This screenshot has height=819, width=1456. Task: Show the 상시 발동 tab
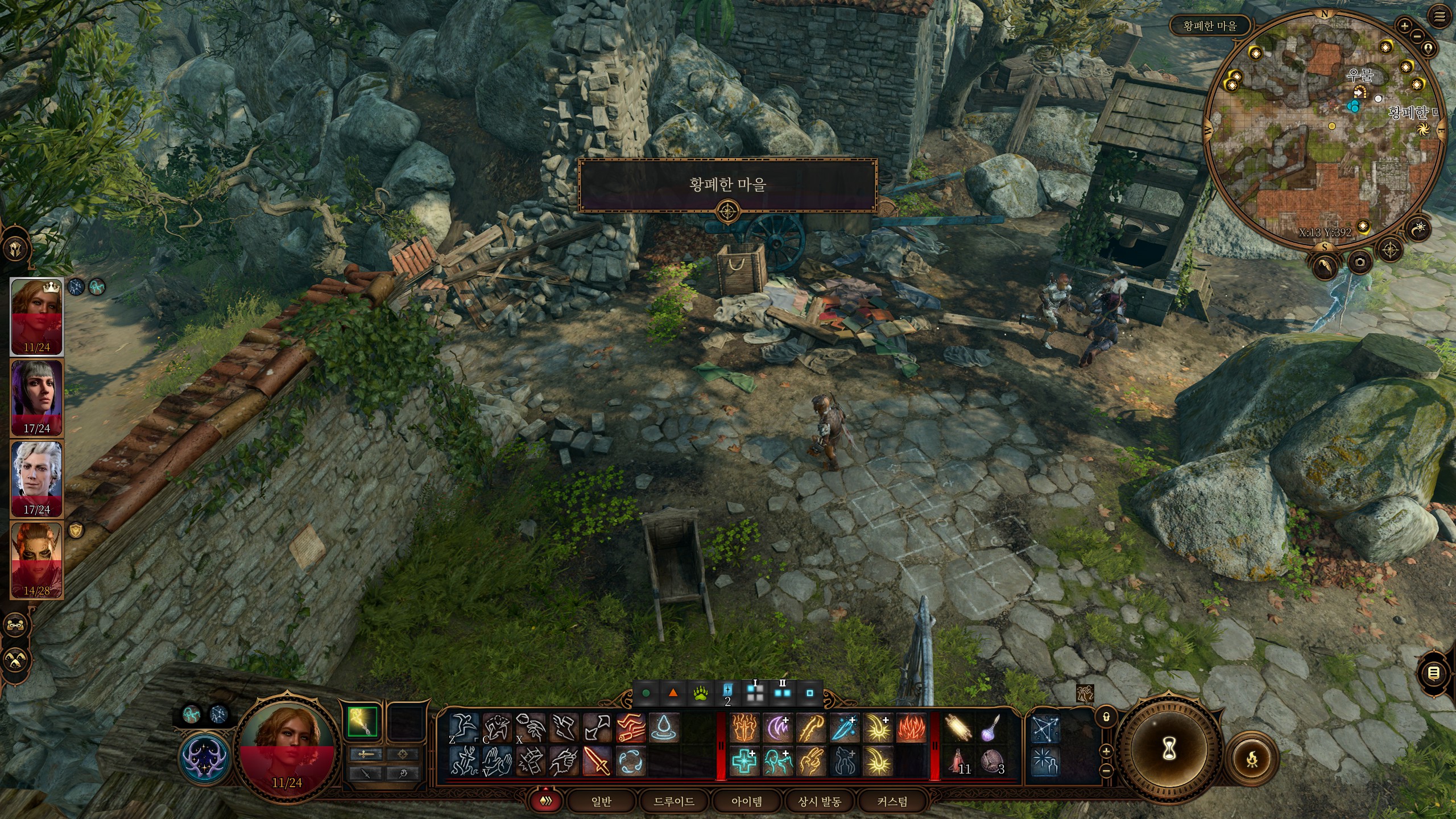click(x=820, y=801)
